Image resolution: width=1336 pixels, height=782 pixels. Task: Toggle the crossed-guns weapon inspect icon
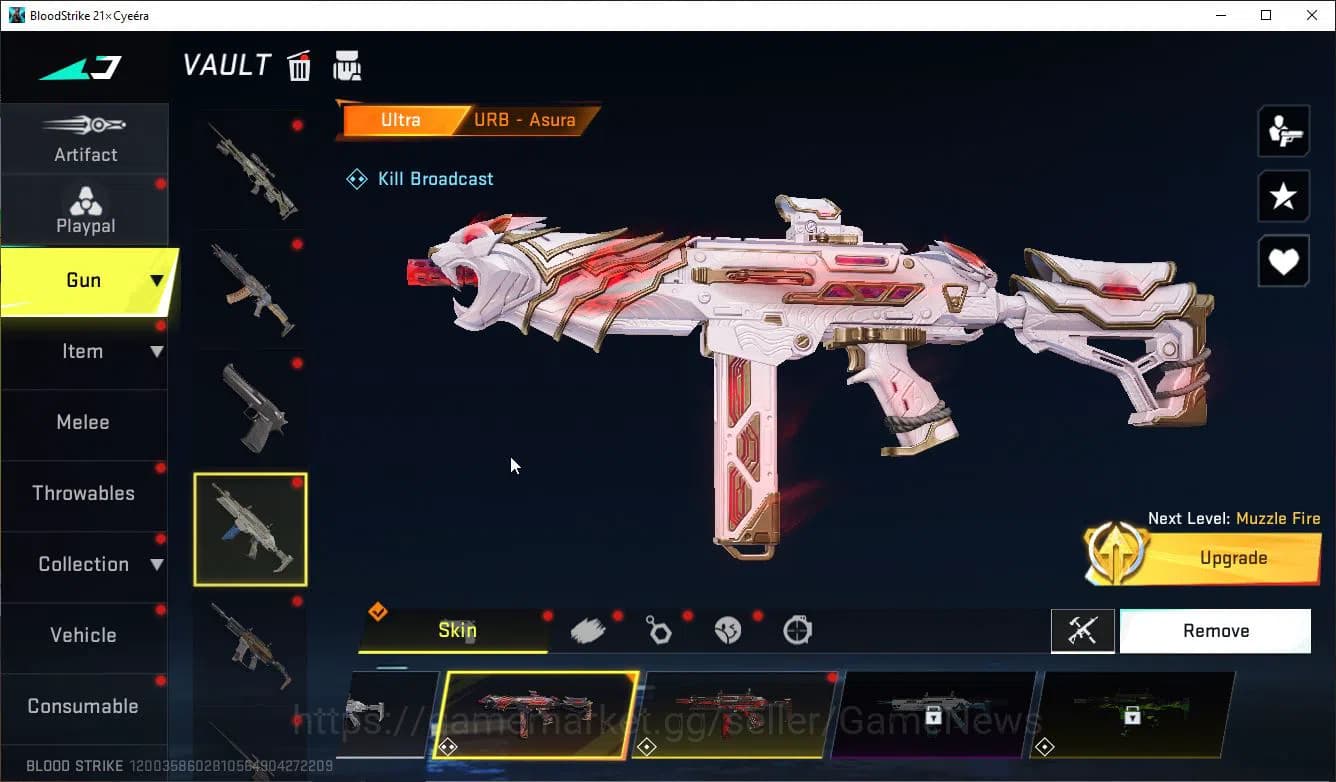click(x=1083, y=630)
